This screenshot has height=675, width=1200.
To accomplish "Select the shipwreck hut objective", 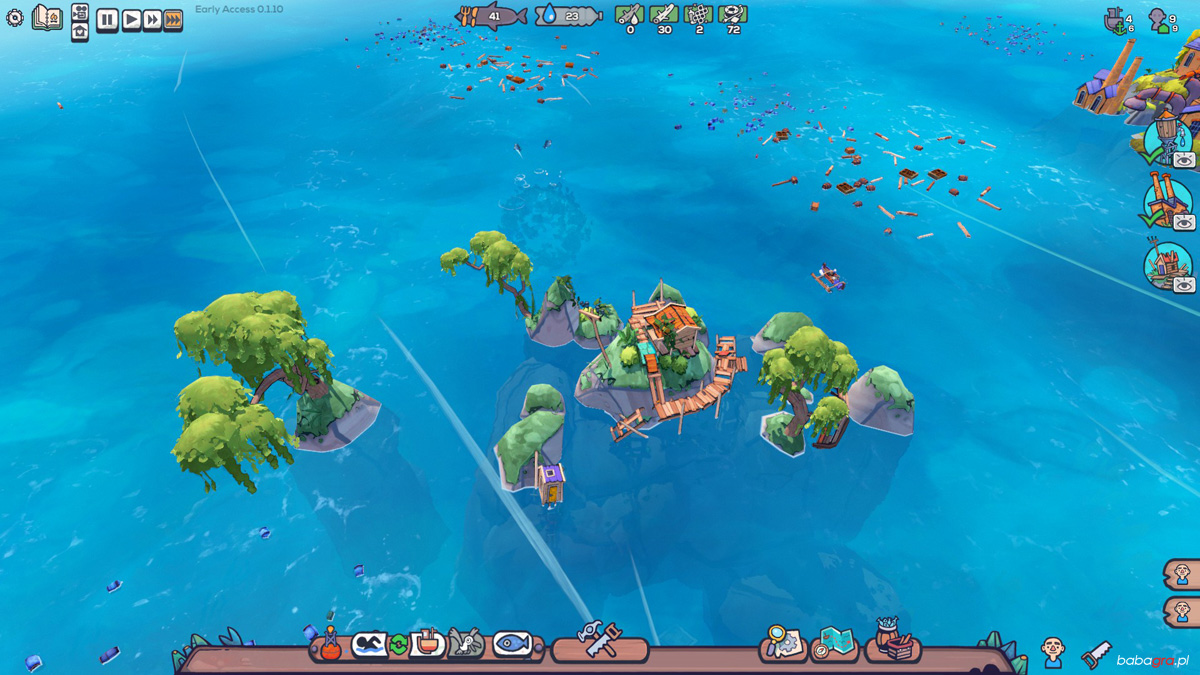I will pyautogui.click(x=1166, y=266).
